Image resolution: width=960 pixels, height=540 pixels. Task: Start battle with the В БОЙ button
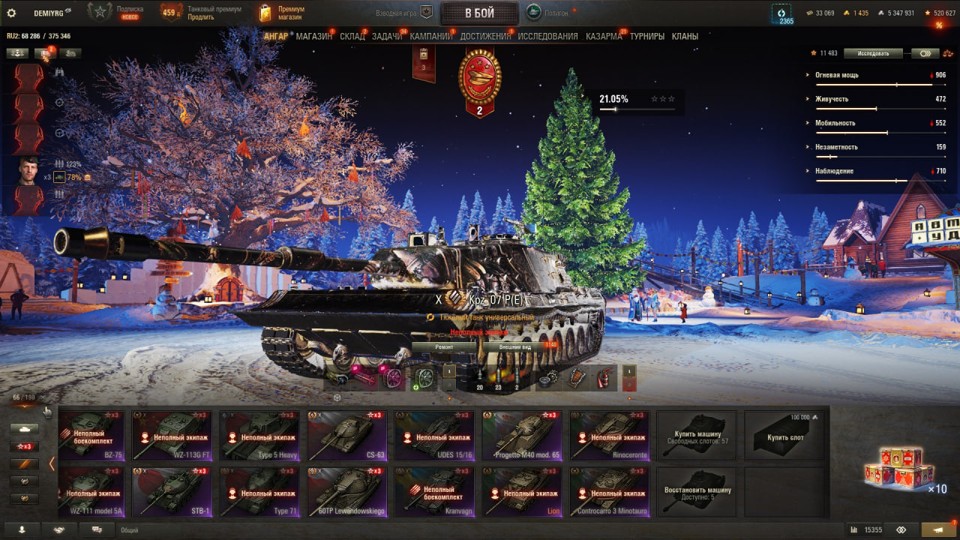(x=479, y=13)
